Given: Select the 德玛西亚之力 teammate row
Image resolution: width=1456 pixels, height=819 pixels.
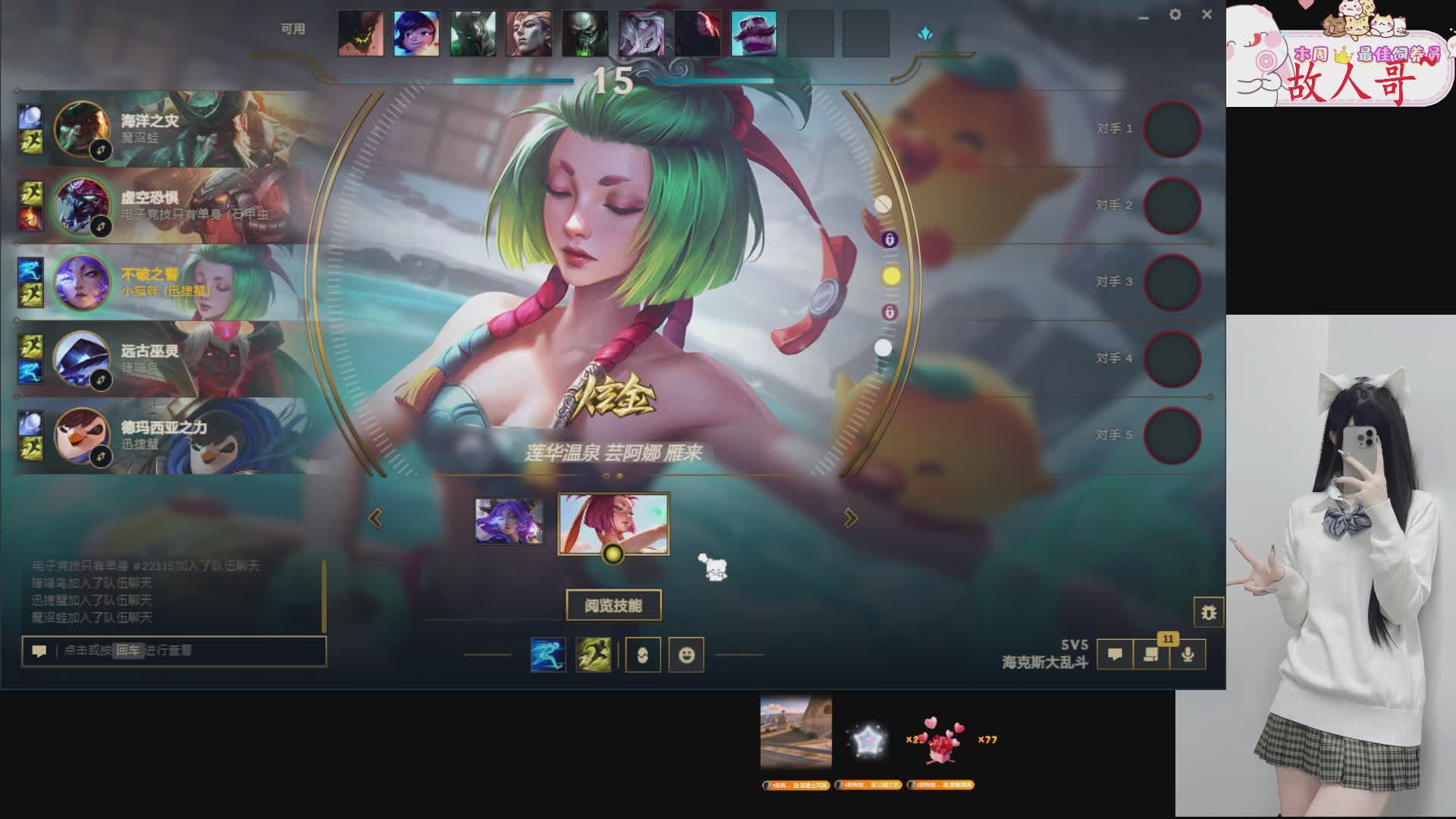Looking at the screenshot, I should pyautogui.click(x=163, y=435).
